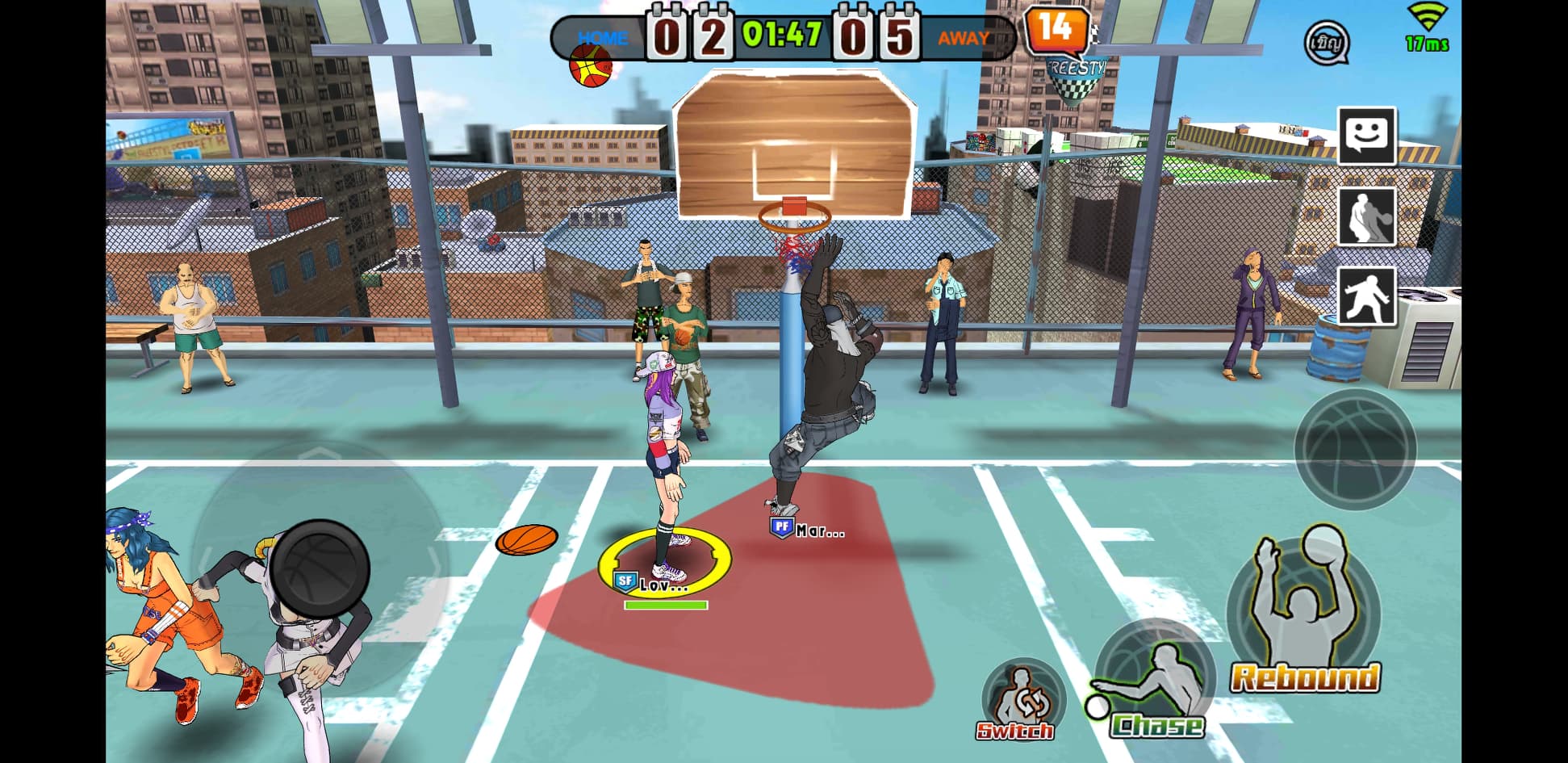
Task: Tap the faded basketball button above Rebound
Action: click(1354, 448)
